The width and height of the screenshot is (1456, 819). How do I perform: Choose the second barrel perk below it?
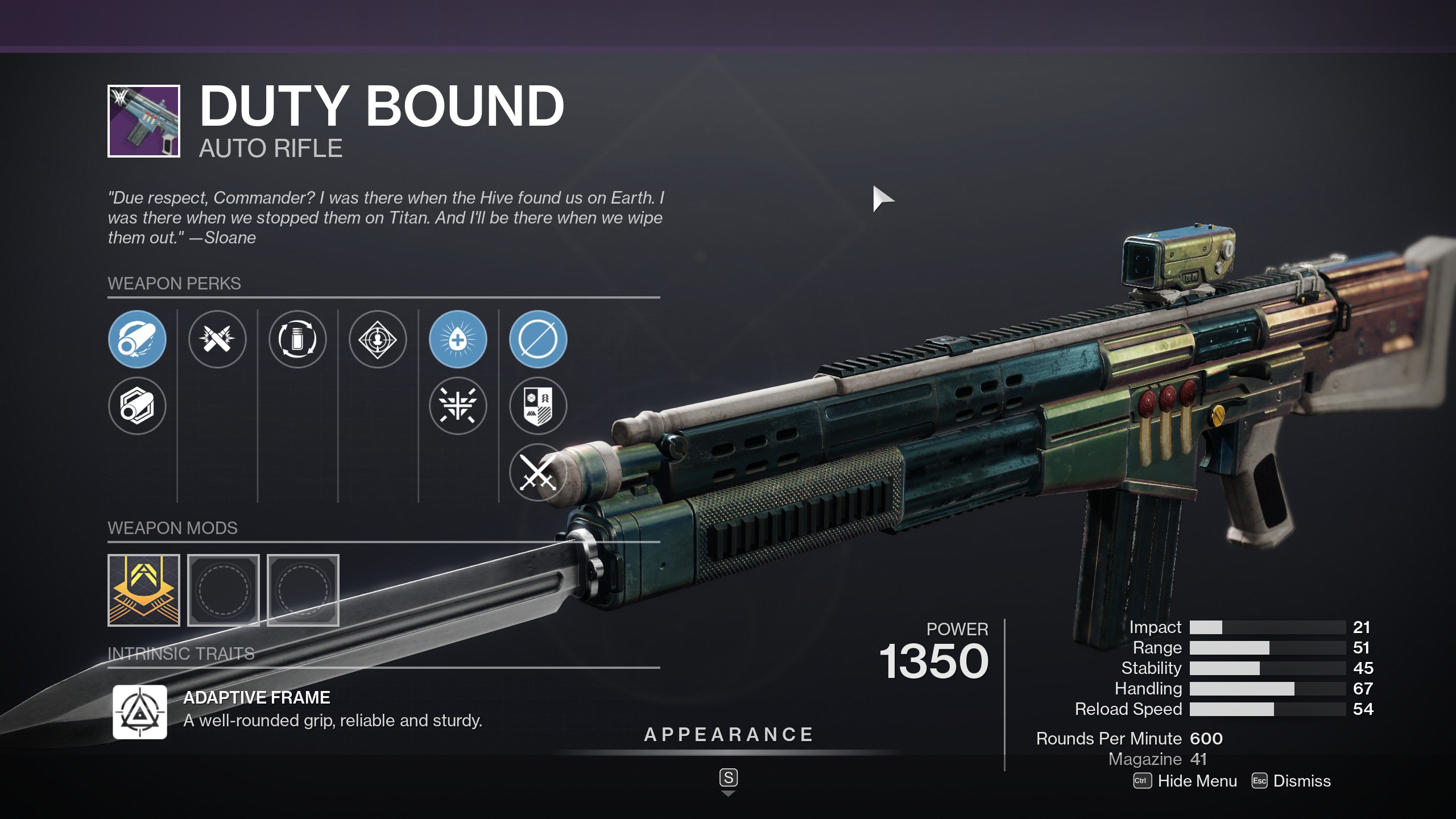137,406
